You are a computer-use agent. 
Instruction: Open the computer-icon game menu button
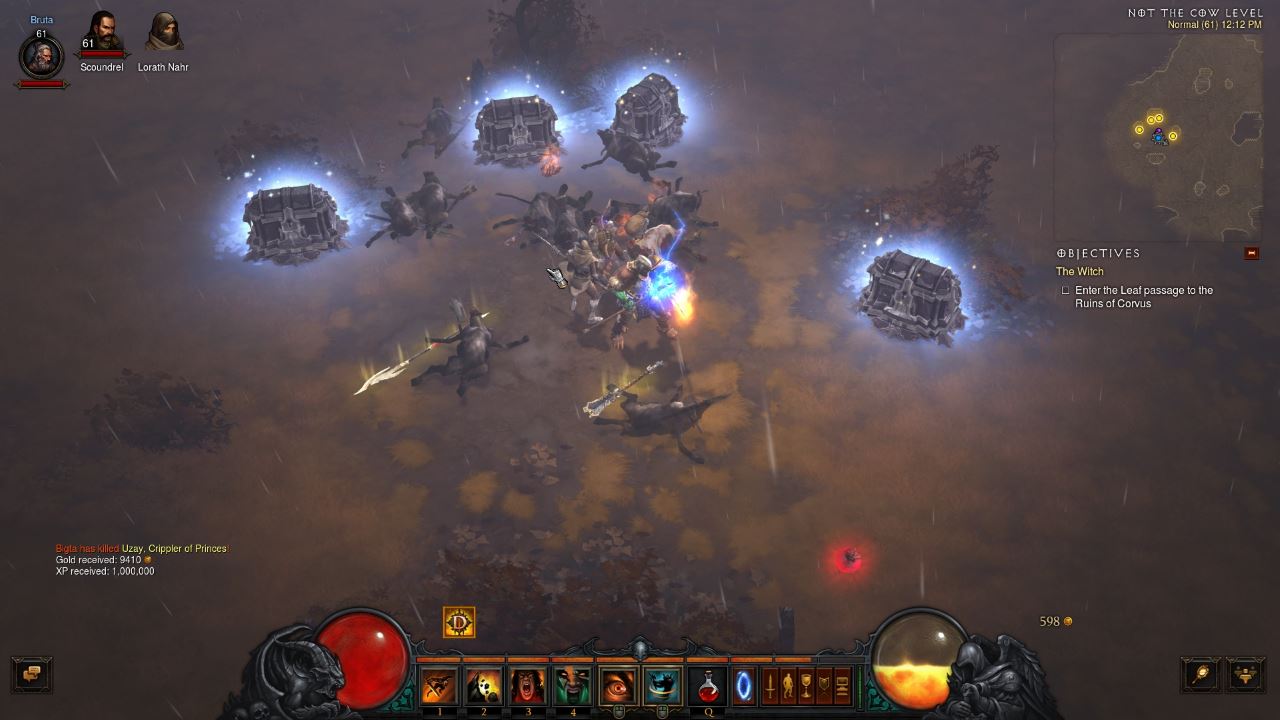coord(842,686)
